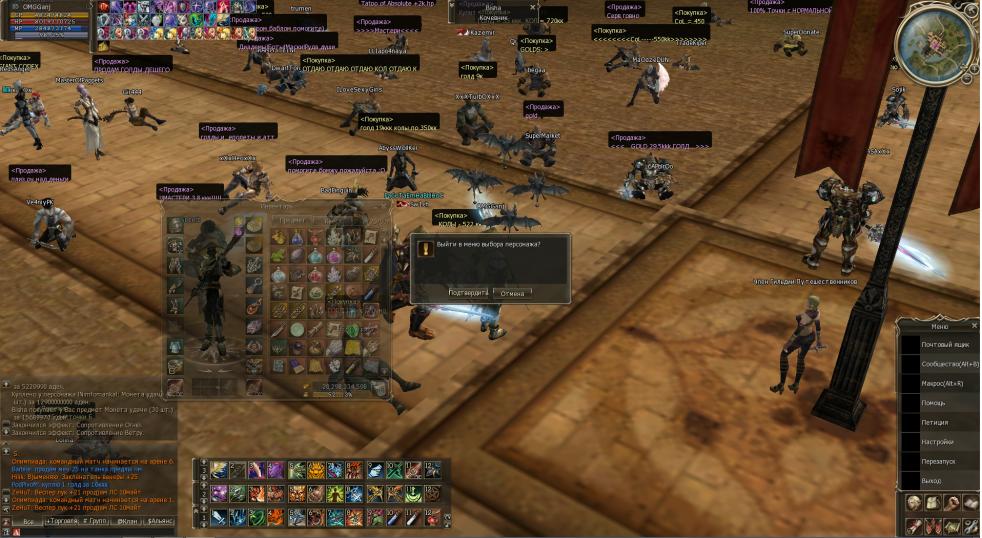
Task: Open Сообщество (Alt+B) menu entry
Action: 949,364
